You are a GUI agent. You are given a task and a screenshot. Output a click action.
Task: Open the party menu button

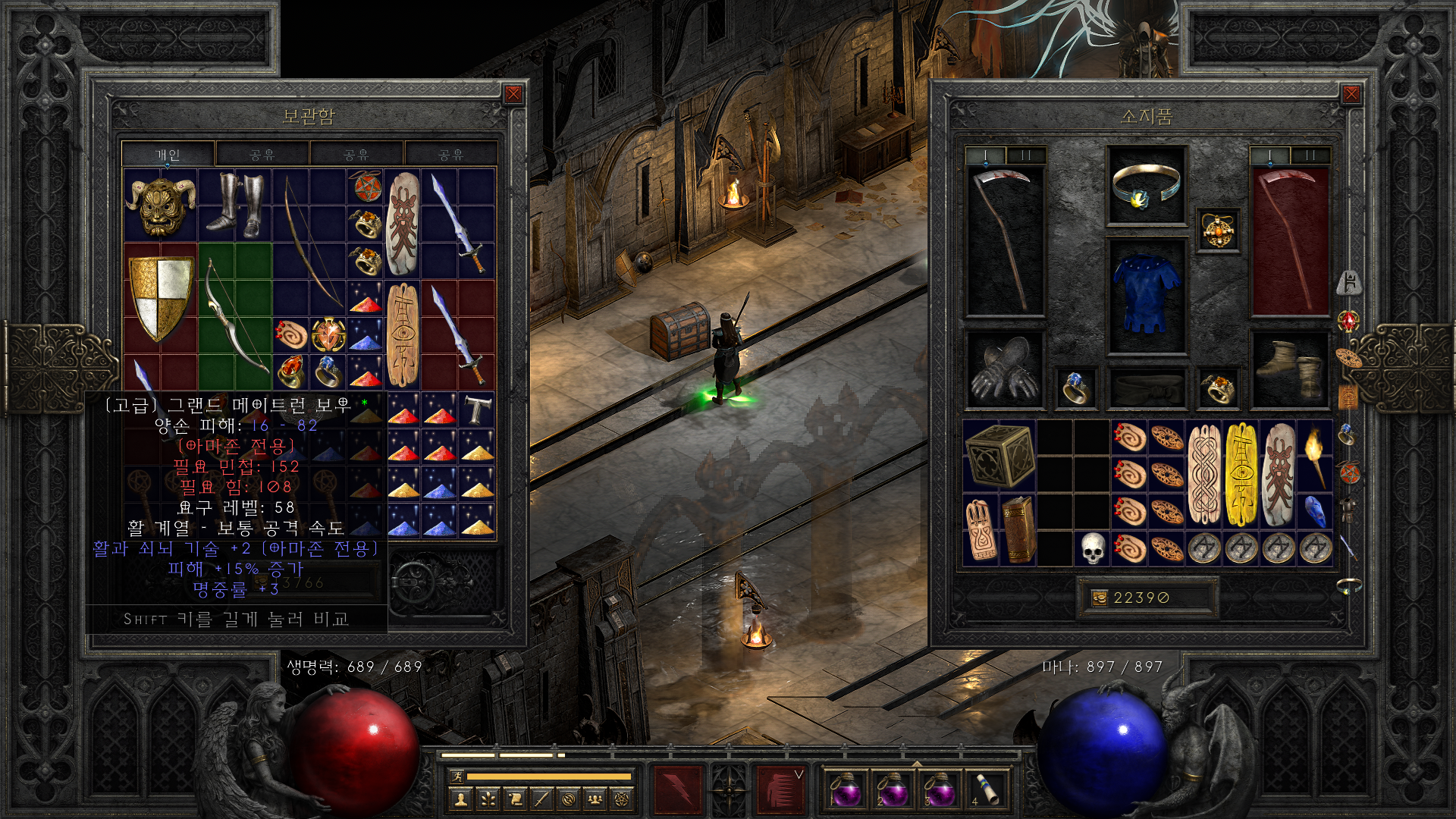(595, 799)
